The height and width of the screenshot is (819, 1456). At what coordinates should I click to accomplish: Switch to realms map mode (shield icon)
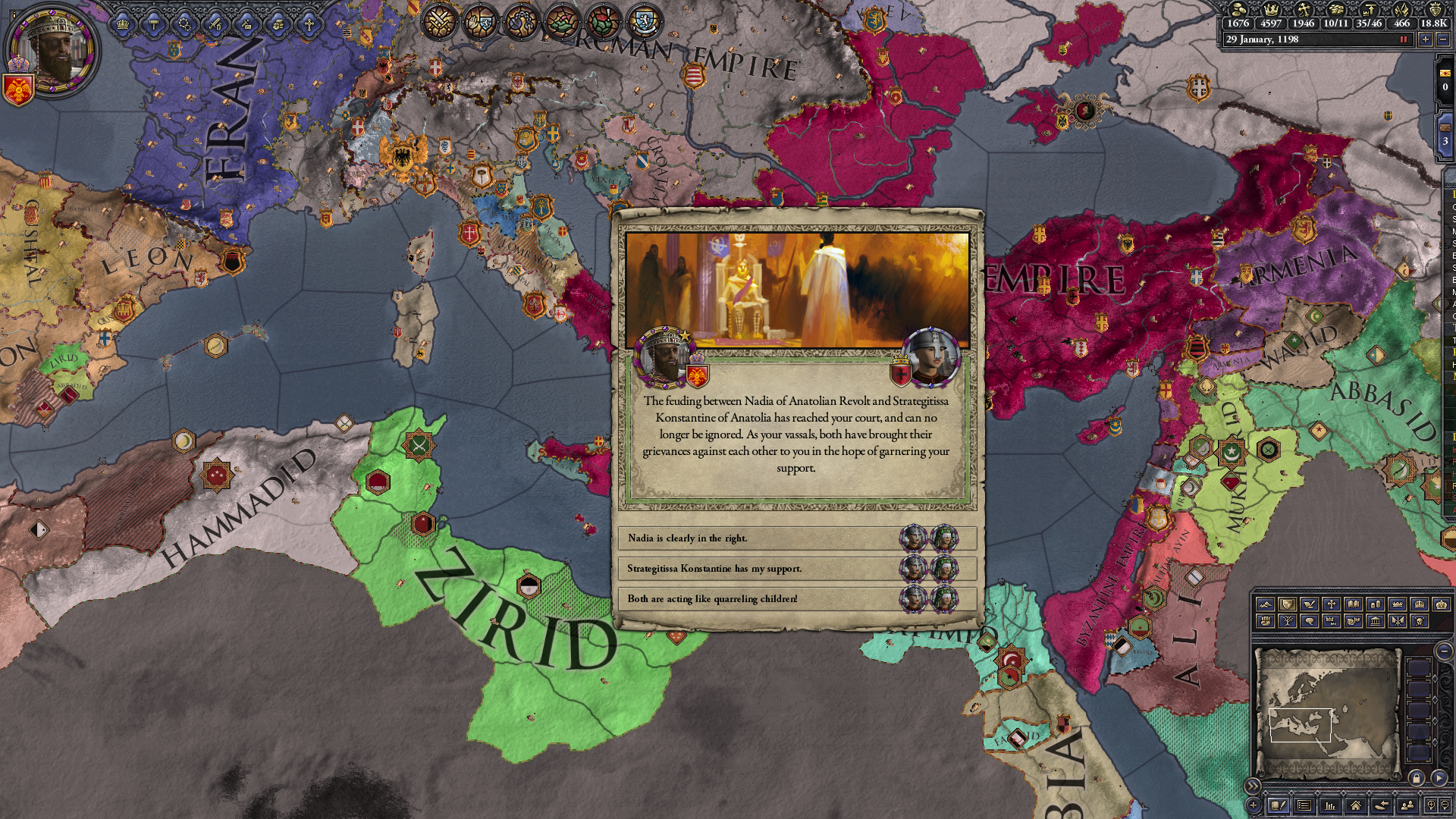[1288, 604]
